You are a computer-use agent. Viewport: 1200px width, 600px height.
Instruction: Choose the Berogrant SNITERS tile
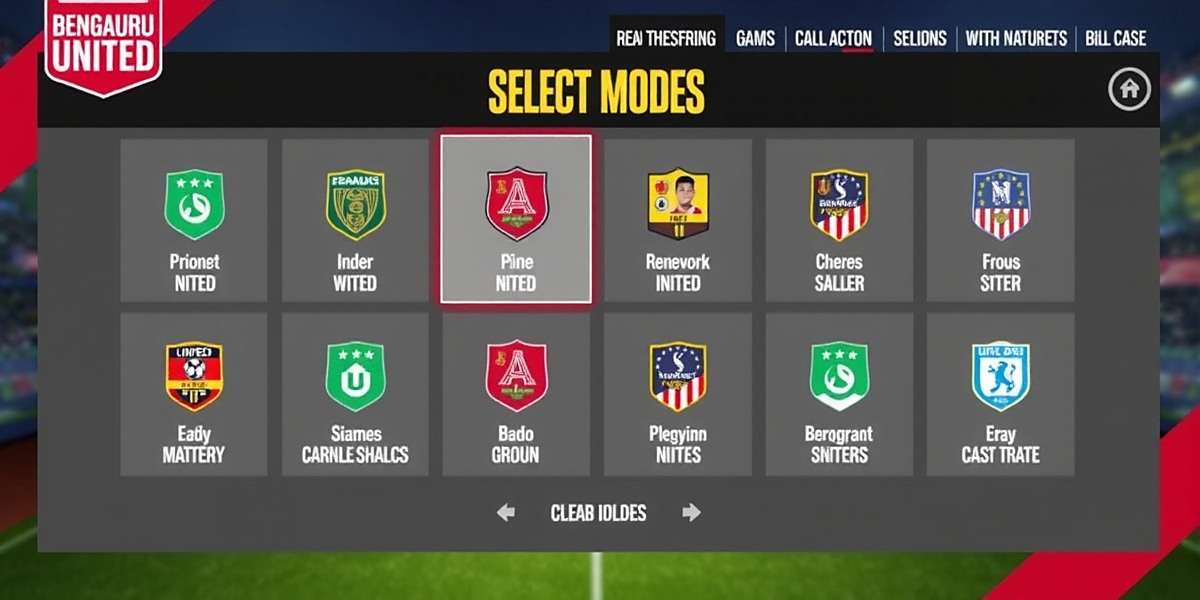point(839,395)
